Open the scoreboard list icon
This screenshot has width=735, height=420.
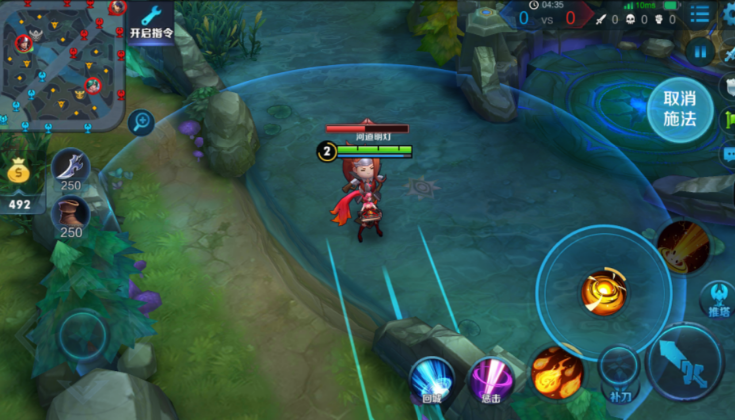coord(701,16)
